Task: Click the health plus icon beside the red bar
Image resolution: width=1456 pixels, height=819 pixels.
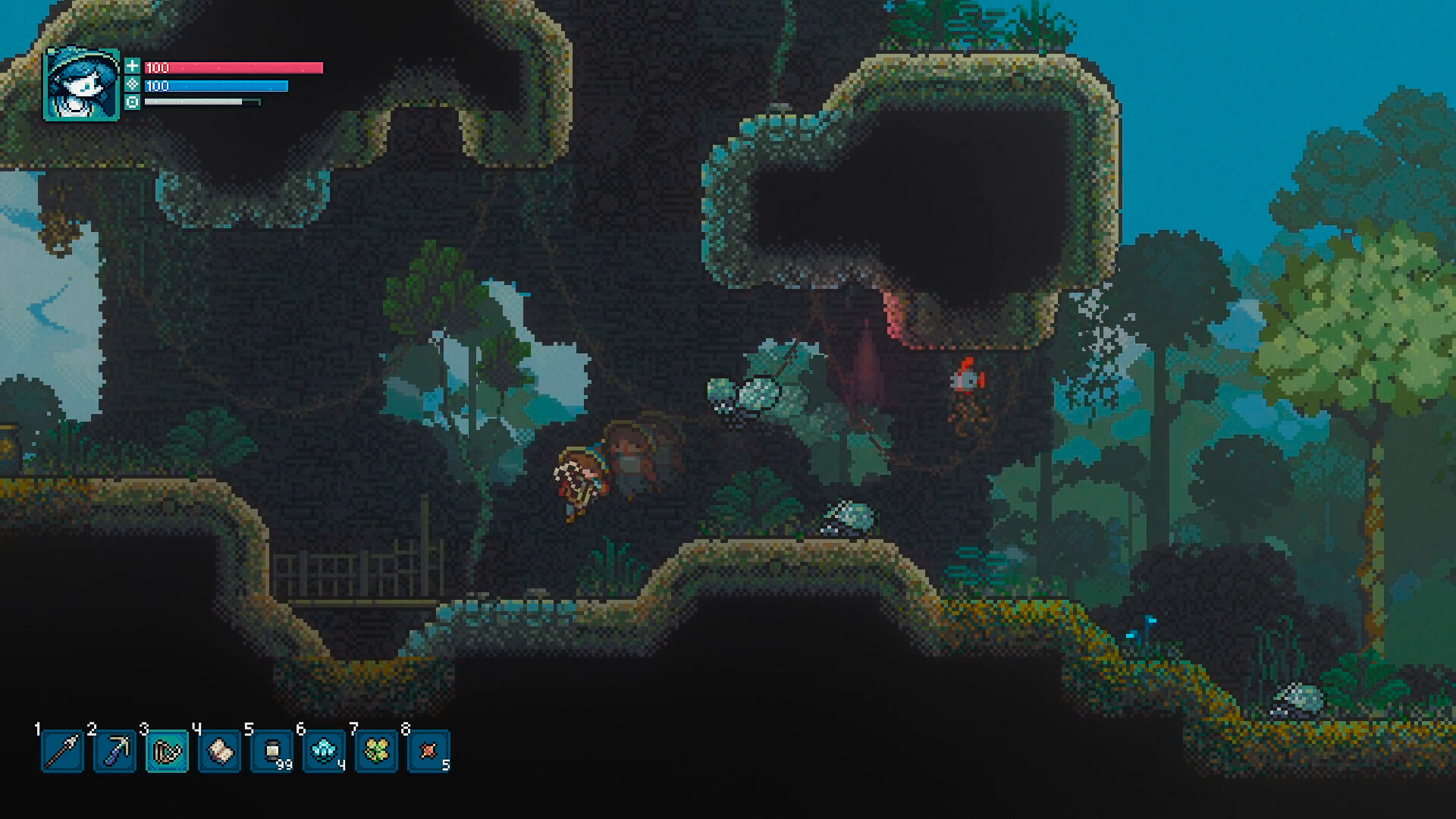Action: point(133,67)
